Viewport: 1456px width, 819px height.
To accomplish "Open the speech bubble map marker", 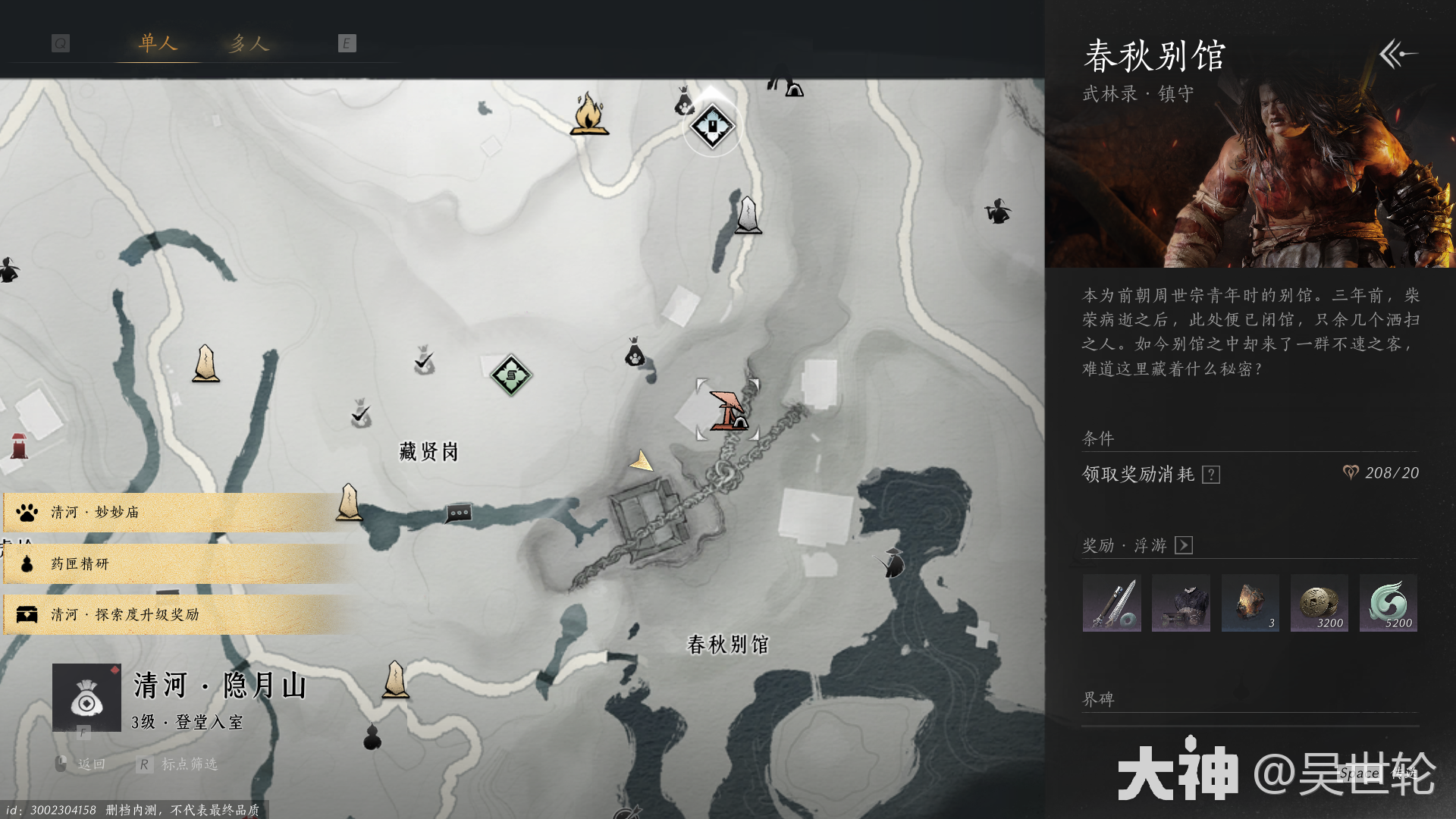I will point(459,513).
